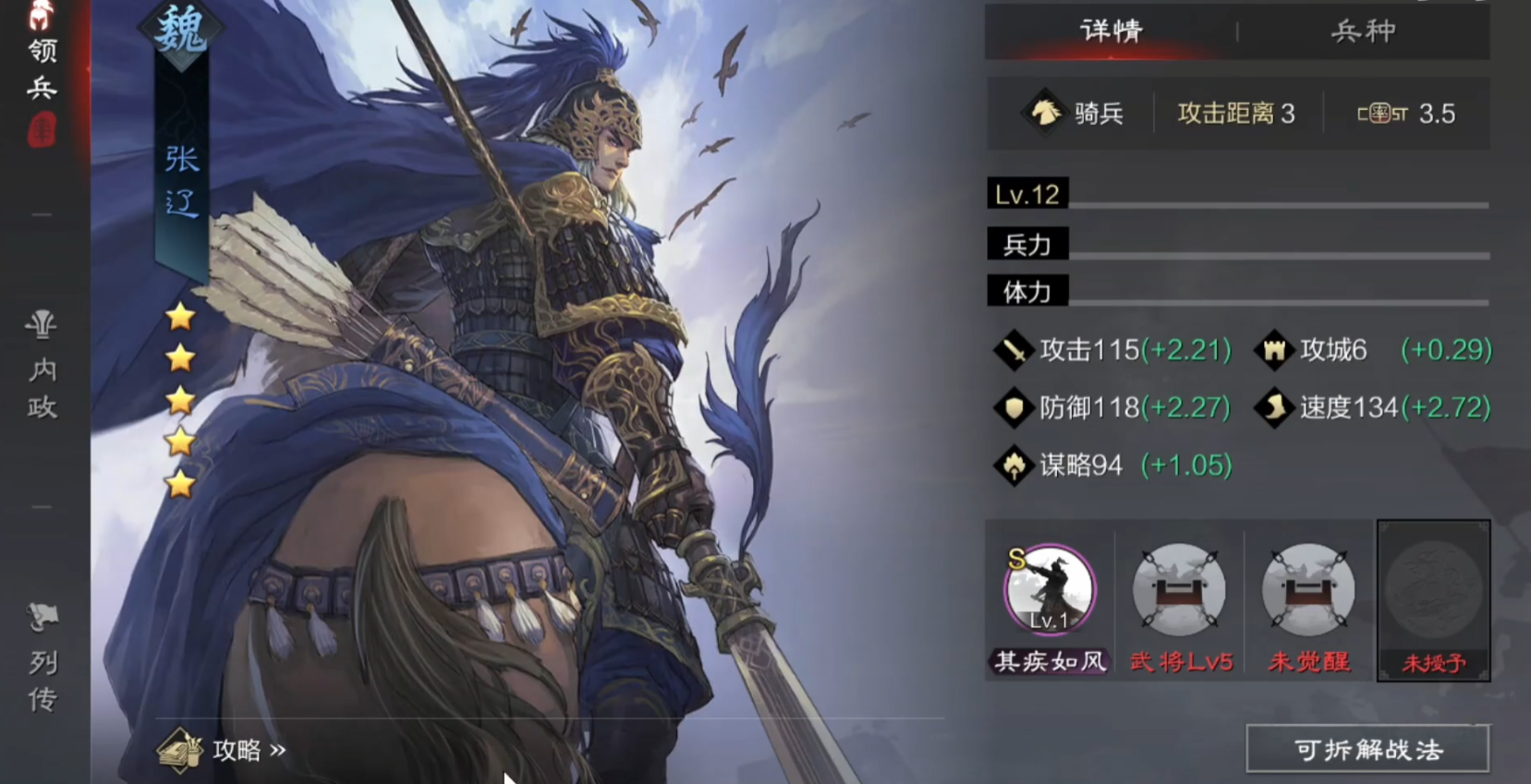Click the 骑兵 cavalry type icon

(x=1045, y=114)
